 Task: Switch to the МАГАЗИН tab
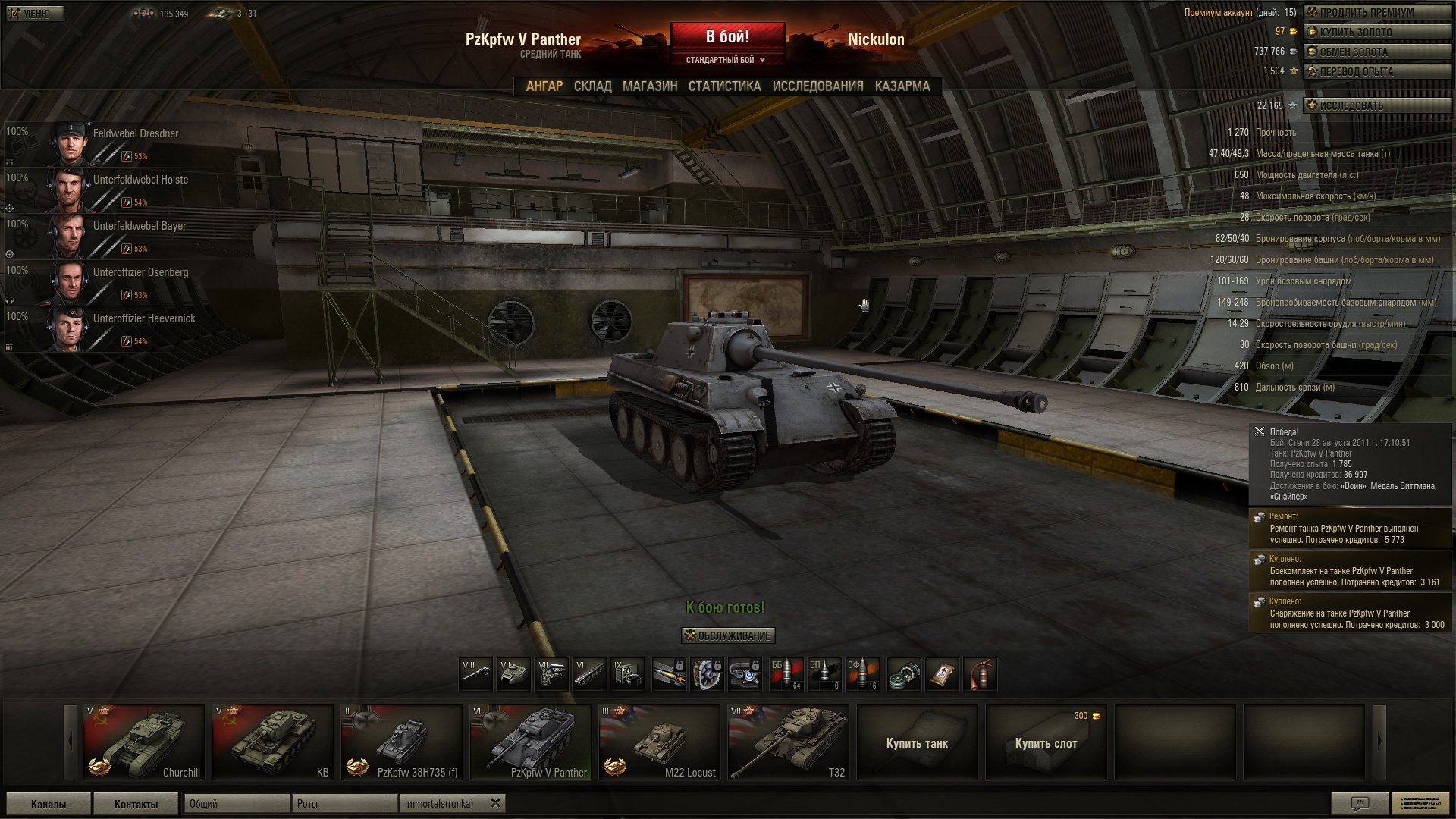click(650, 86)
